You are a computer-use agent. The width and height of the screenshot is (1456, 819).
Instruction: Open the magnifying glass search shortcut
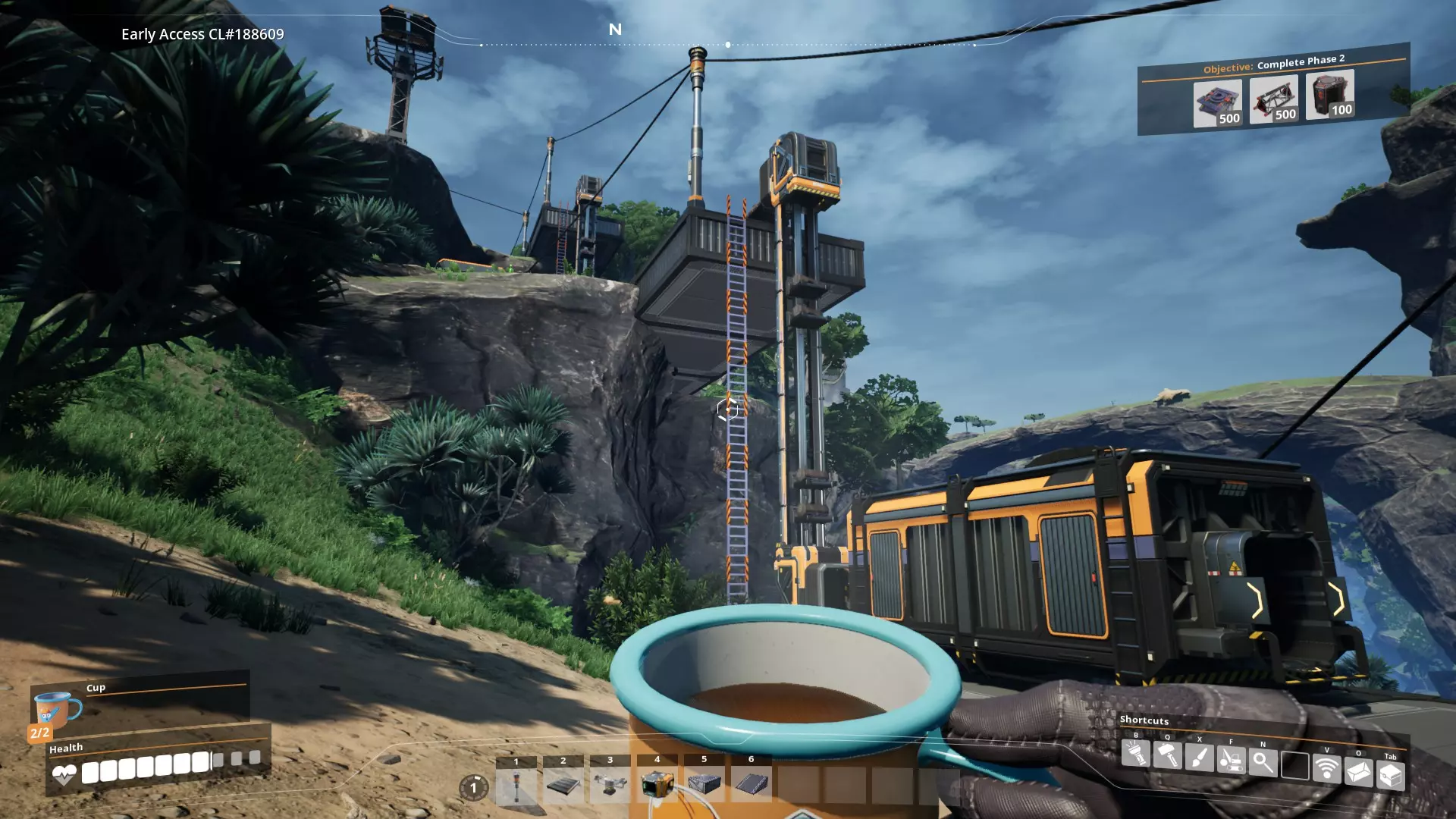[1263, 763]
